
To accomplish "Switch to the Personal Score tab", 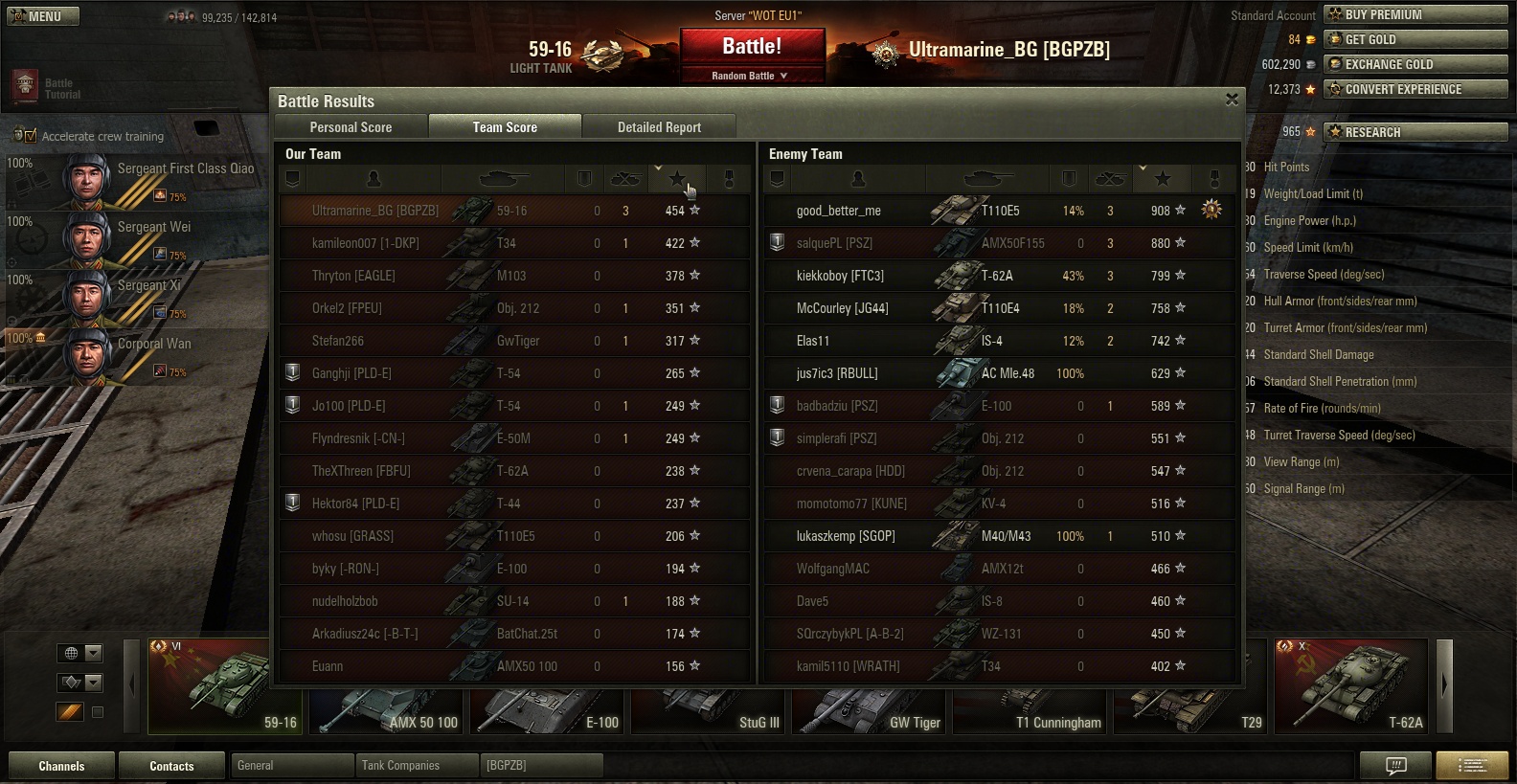I will click(x=351, y=127).
